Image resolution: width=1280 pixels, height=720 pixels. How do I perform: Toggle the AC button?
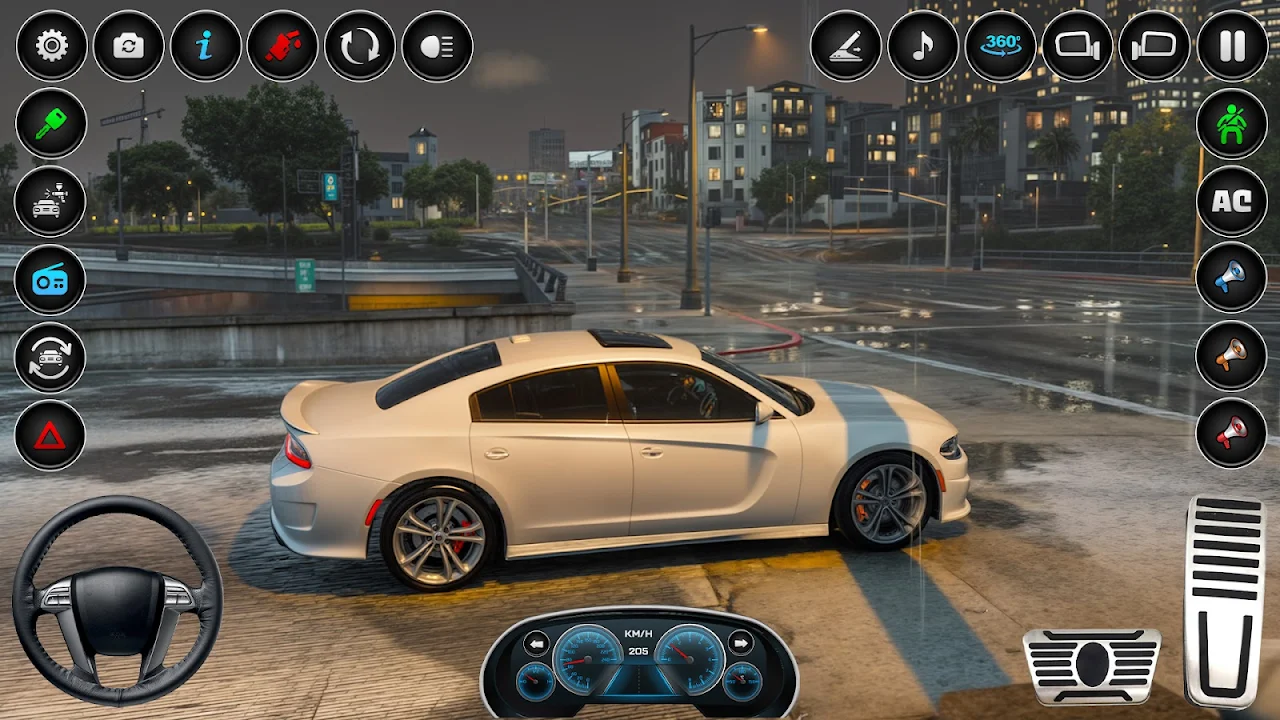click(x=1232, y=201)
